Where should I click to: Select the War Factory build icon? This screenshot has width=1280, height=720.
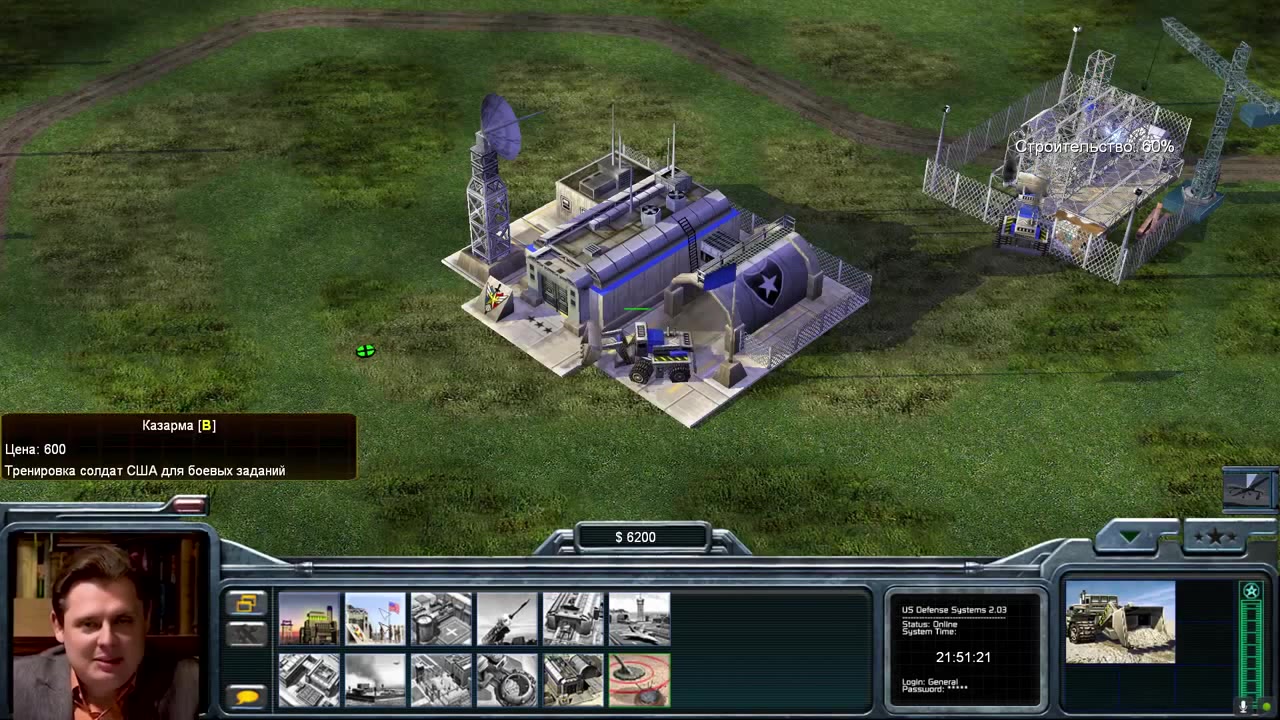[573, 619]
